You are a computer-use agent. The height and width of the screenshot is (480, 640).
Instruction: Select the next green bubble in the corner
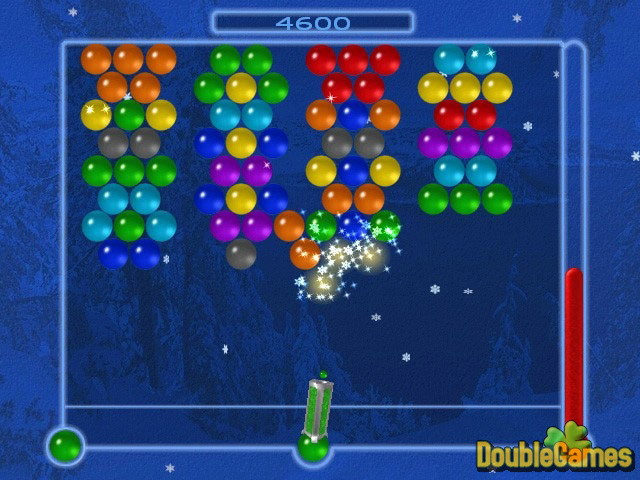click(67, 444)
